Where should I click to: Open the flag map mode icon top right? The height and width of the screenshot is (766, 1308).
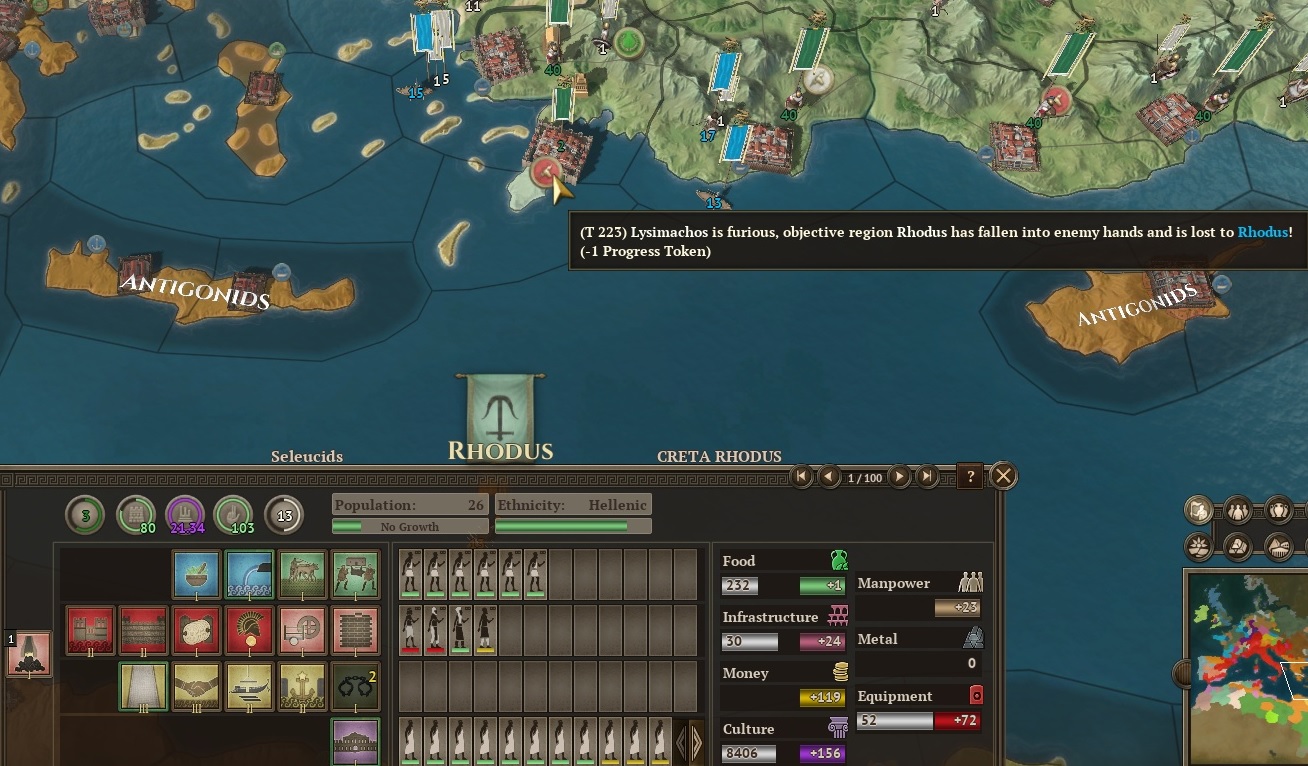[x=1198, y=509]
